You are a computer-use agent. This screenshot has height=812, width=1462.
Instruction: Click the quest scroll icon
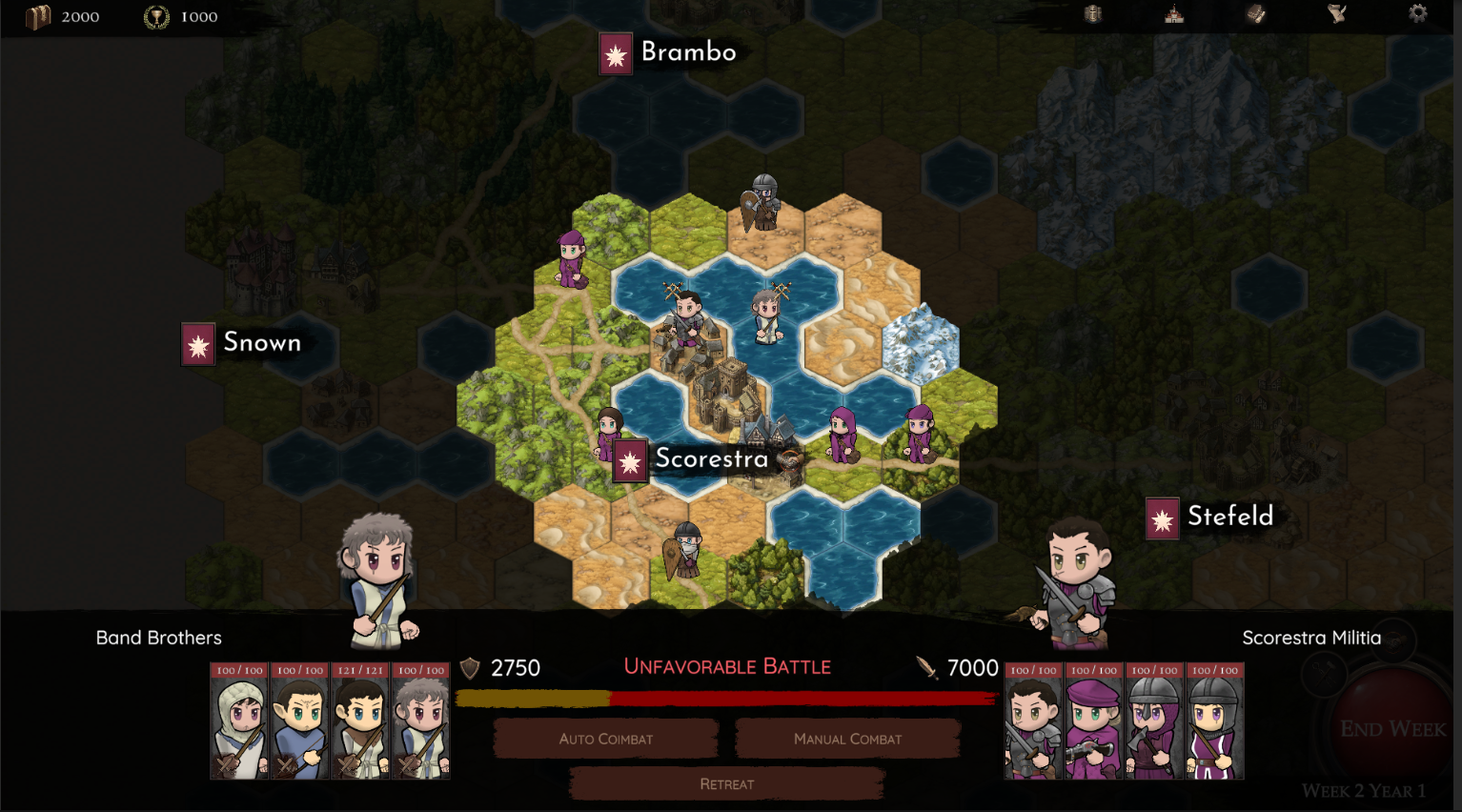1338,13
